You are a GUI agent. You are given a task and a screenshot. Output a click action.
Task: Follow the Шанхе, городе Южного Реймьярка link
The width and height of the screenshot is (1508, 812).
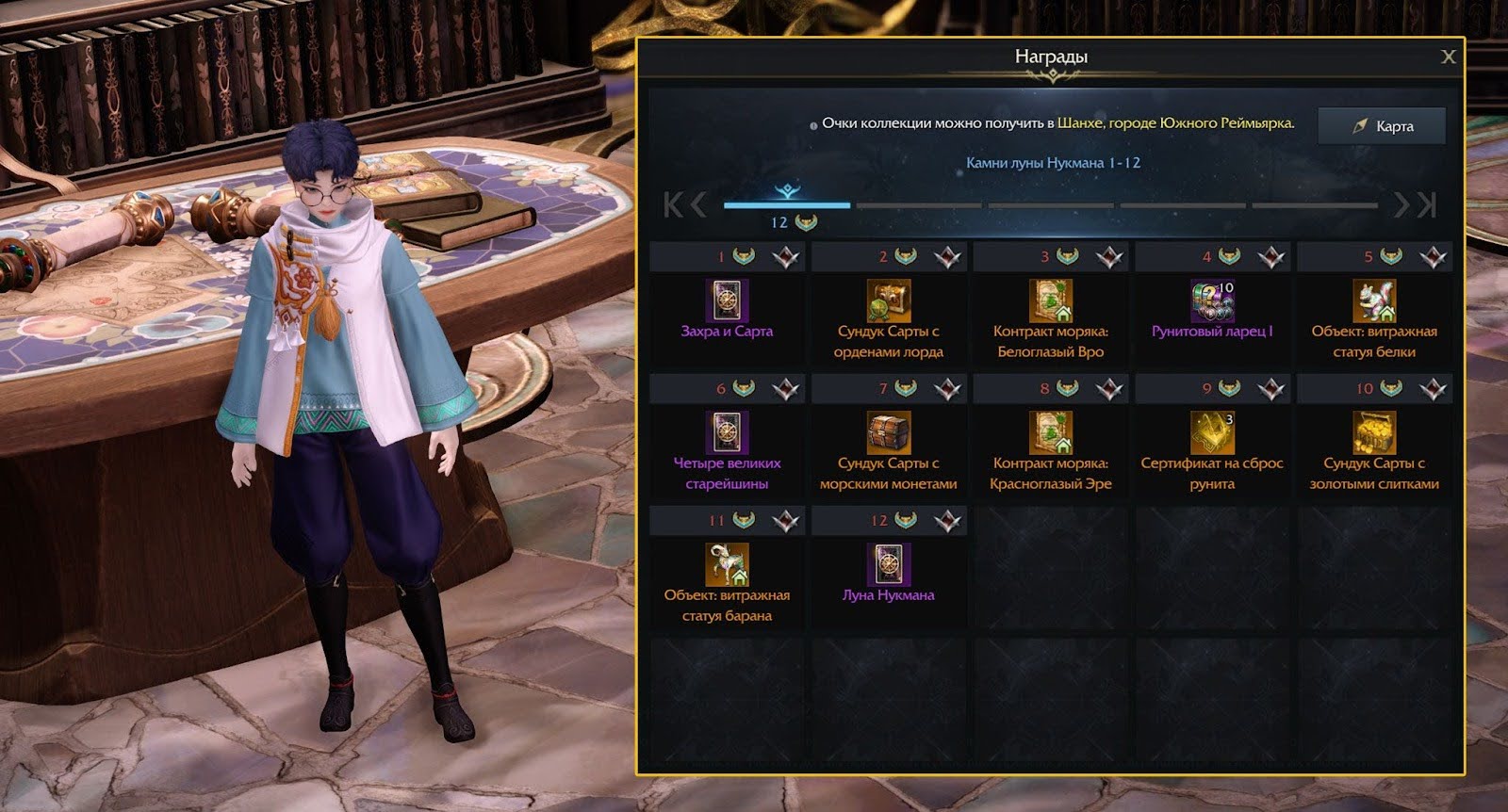click(1175, 123)
